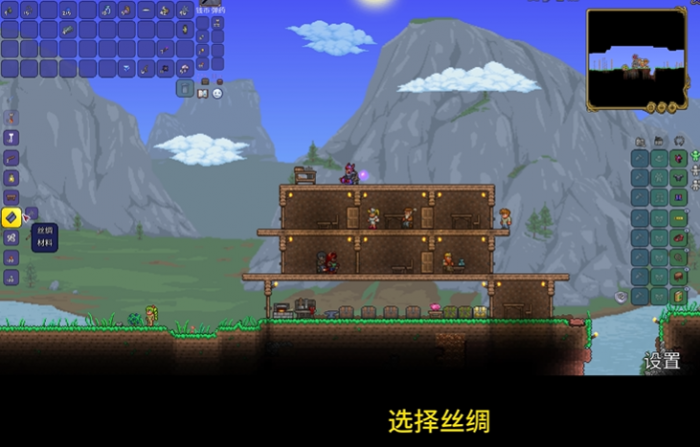Select the highlighted yellow silk crafting recipe
The width and height of the screenshot is (700, 447).
pos(11,216)
